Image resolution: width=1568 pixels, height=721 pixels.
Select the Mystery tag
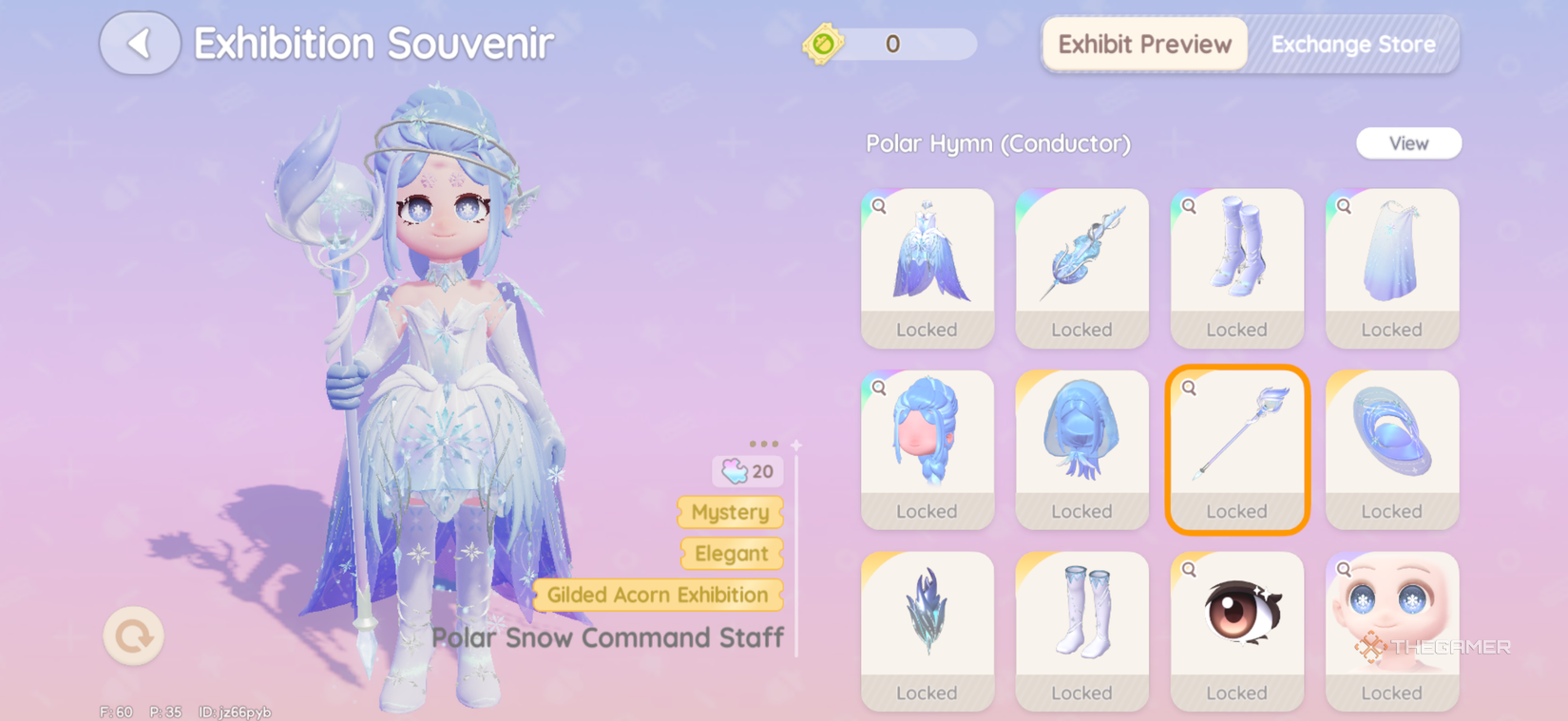tap(730, 513)
